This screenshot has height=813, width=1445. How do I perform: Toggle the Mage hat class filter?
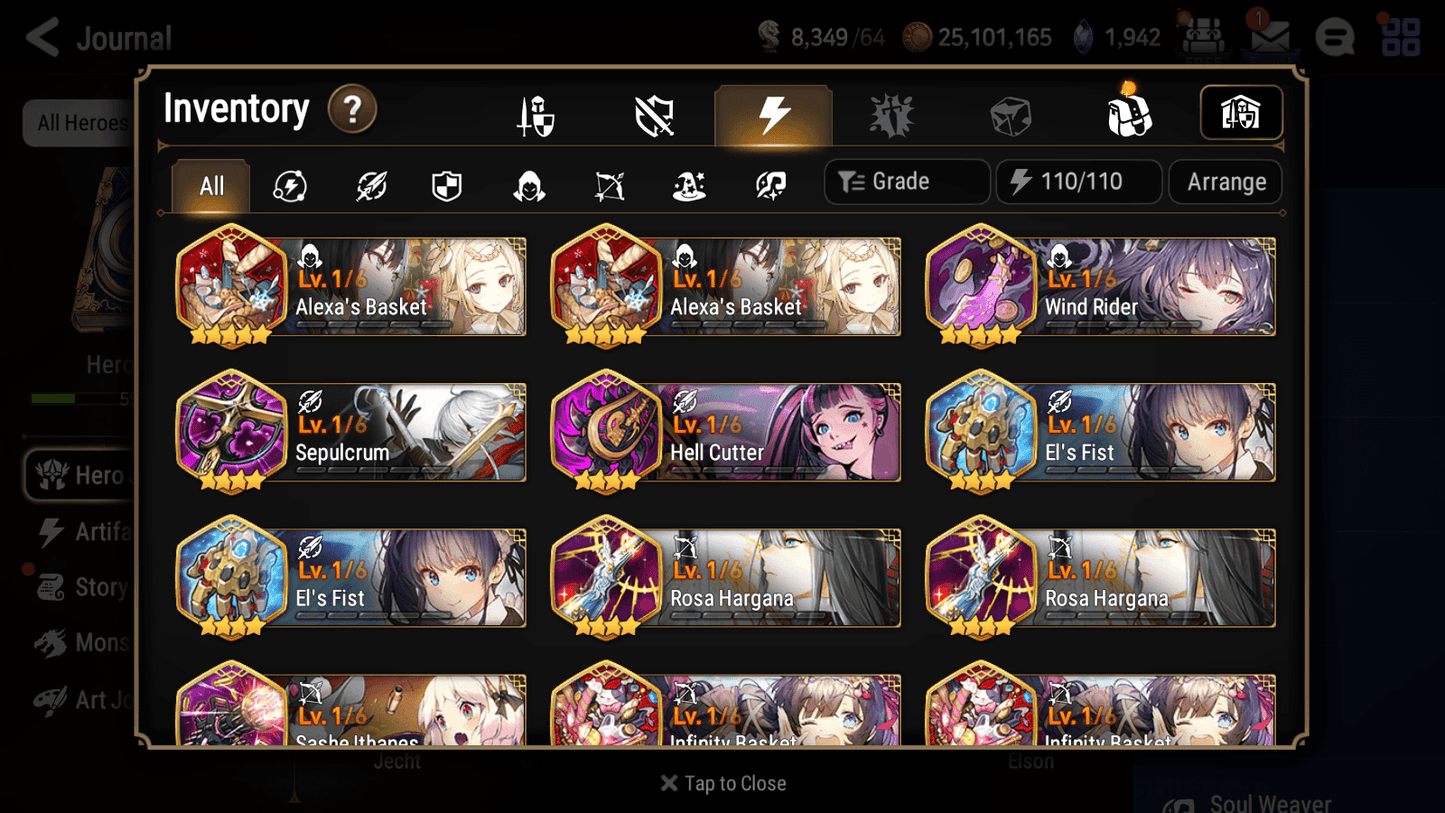pos(688,185)
